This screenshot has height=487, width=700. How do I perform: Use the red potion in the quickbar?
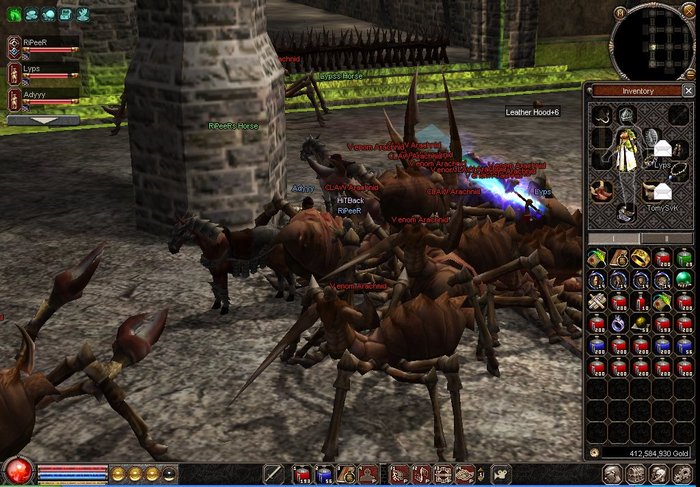[302, 474]
